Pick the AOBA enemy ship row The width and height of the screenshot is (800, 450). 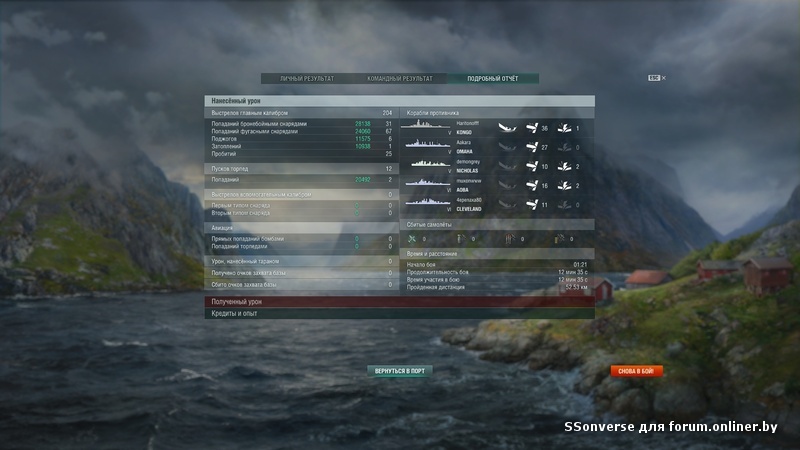[496, 185]
